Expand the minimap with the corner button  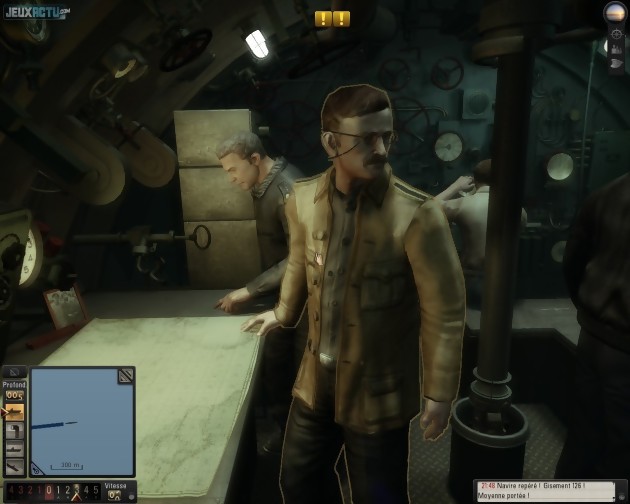pos(126,375)
